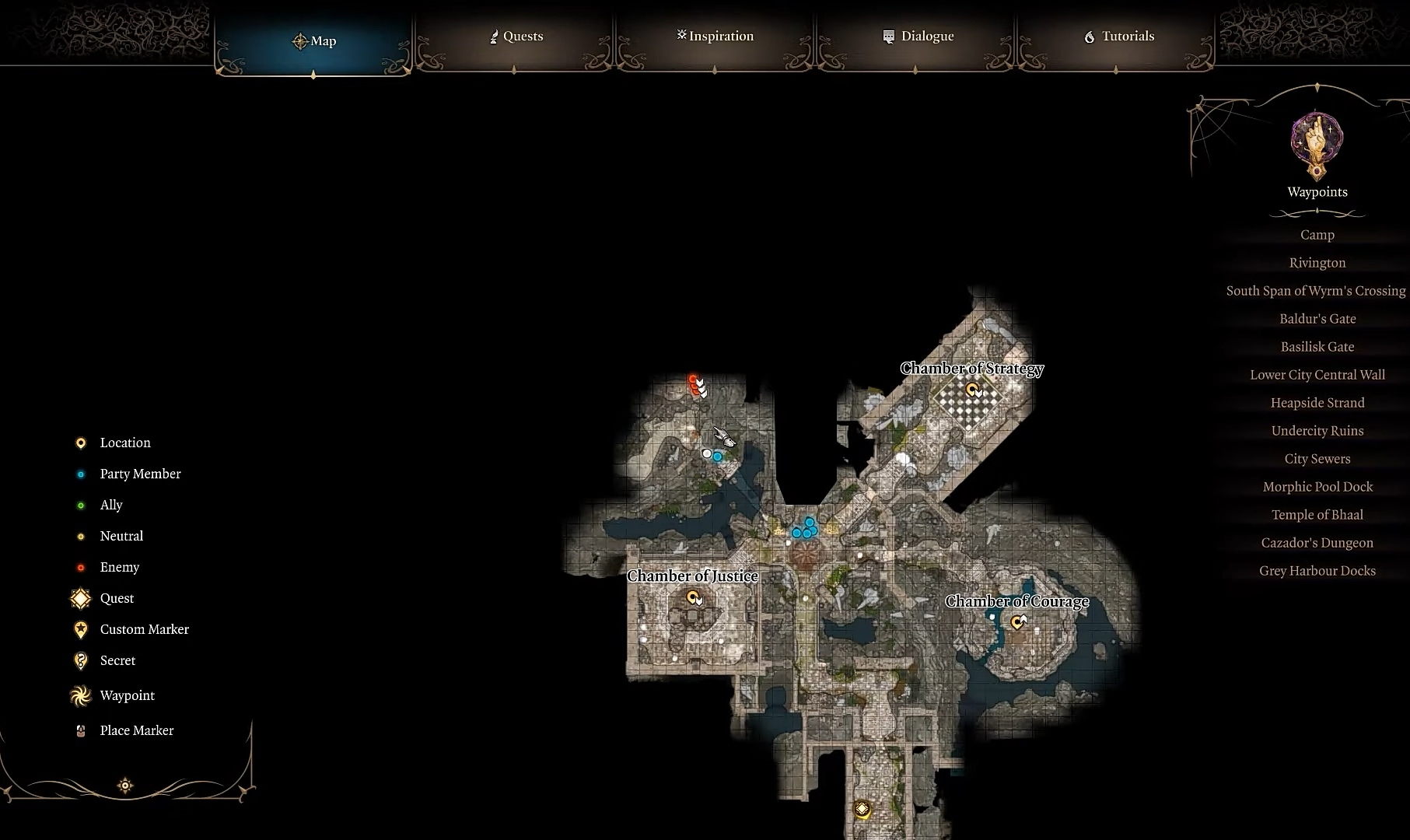The width and height of the screenshot is (1410, 840).
Task: Click the Waypoint swirl icon in the legend
Action: (x=80, y=695)
